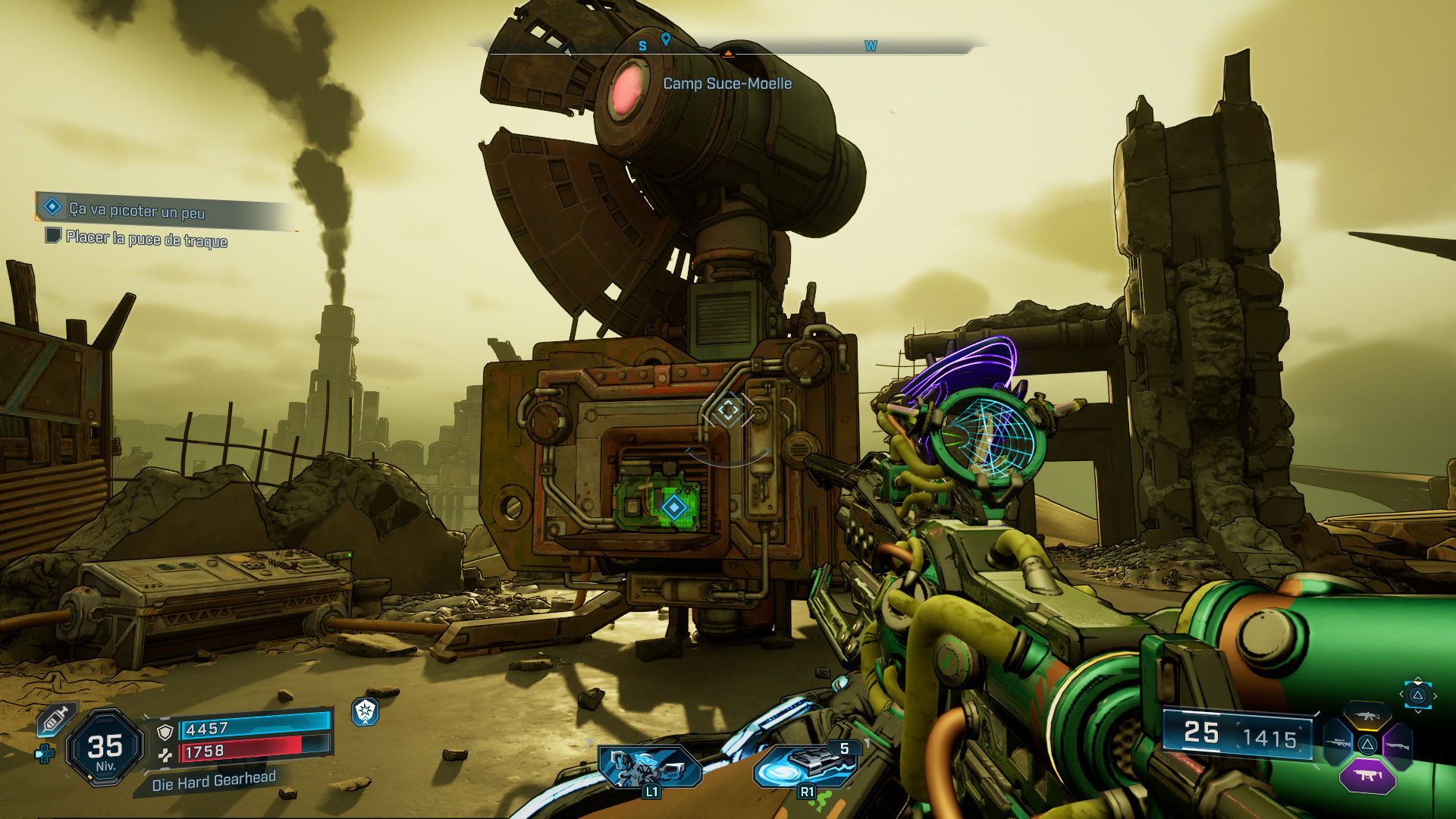Click the right chevron beside the triangle swap icon
The width and height of the screenshot is (1456, 819).
(x=1436, y=695)
